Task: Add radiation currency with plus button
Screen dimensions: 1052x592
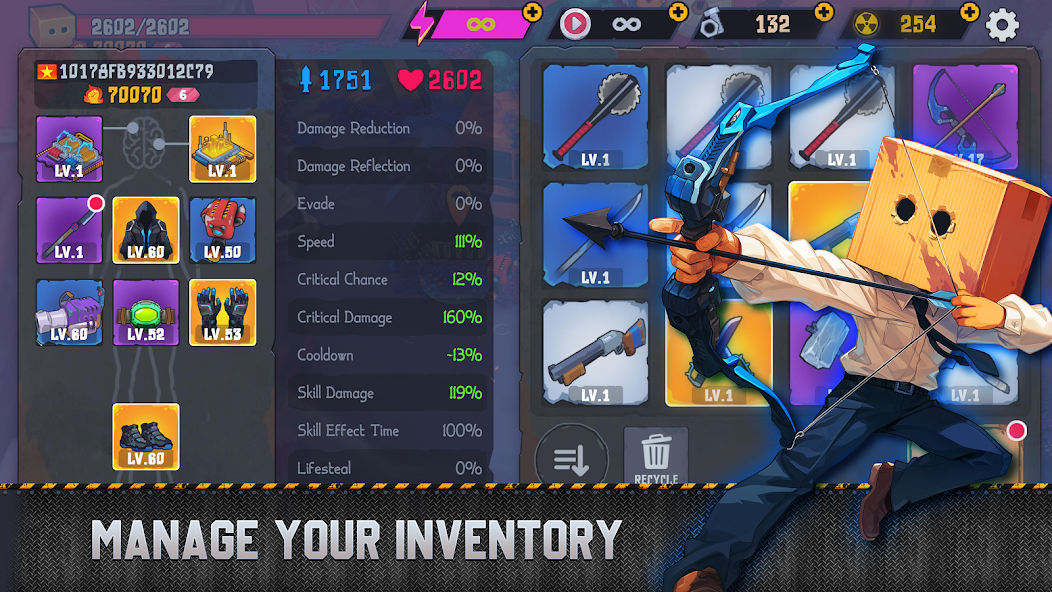Action: point(969,12)
